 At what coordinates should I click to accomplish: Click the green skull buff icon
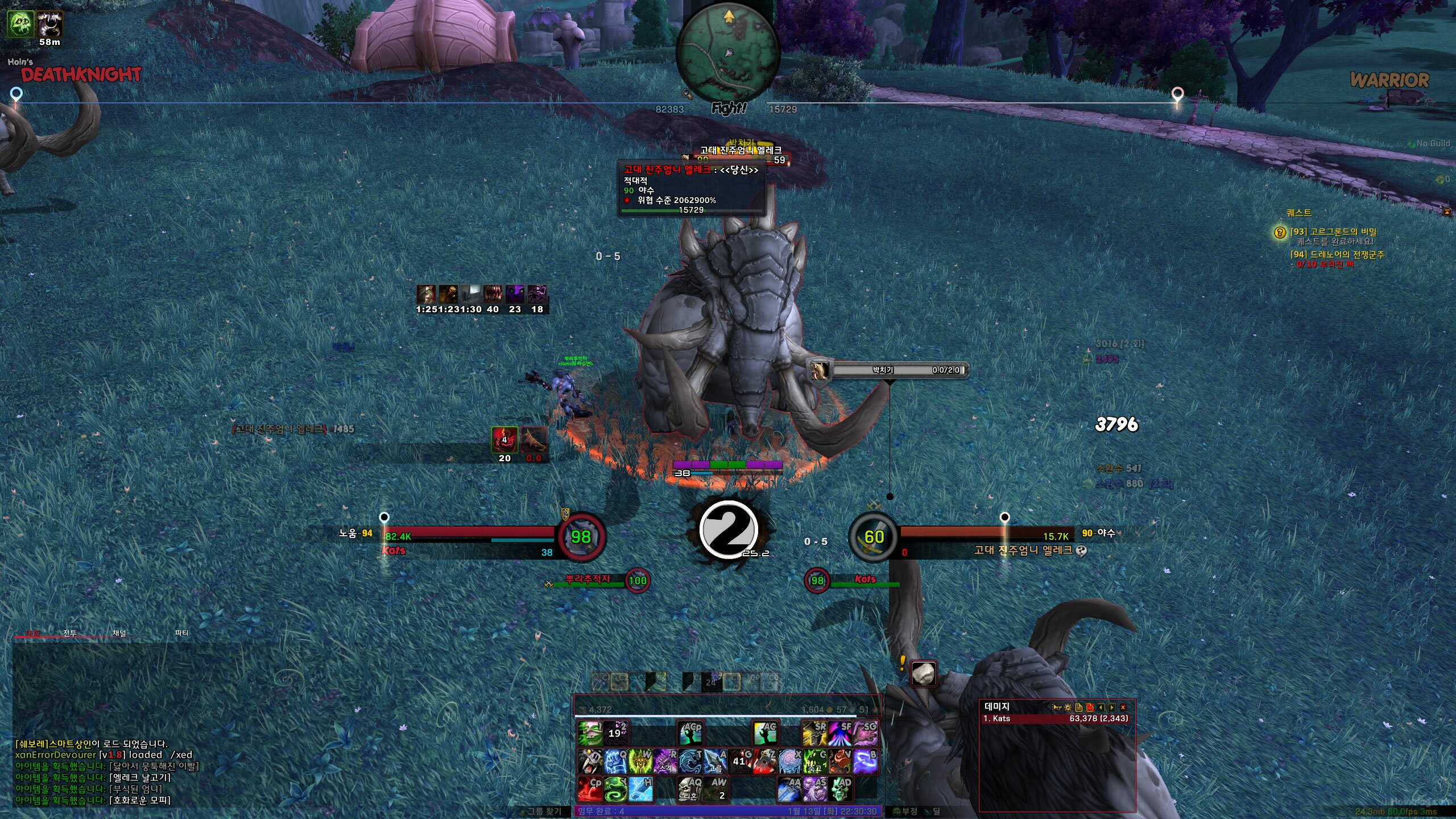coord(20,24)
